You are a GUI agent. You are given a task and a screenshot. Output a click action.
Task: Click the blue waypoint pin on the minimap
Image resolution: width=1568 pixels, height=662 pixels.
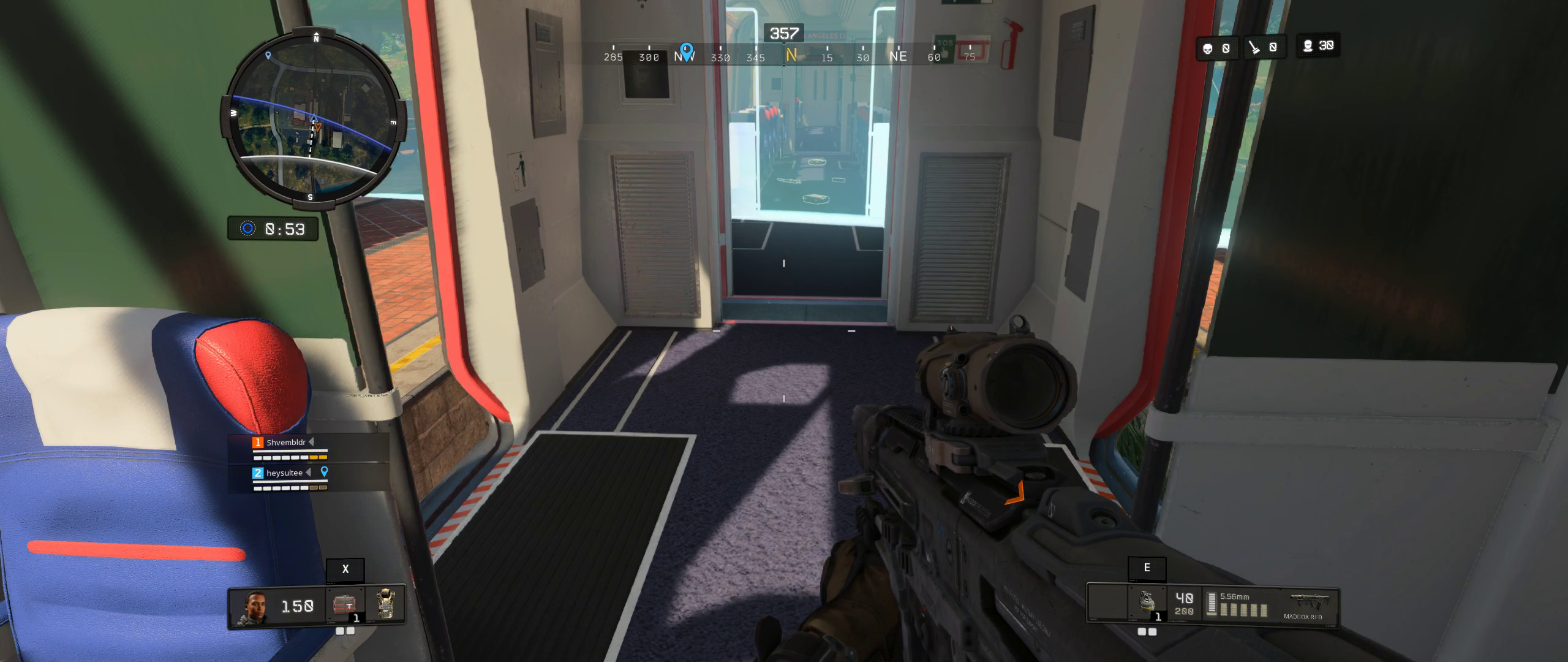(268, 55)
